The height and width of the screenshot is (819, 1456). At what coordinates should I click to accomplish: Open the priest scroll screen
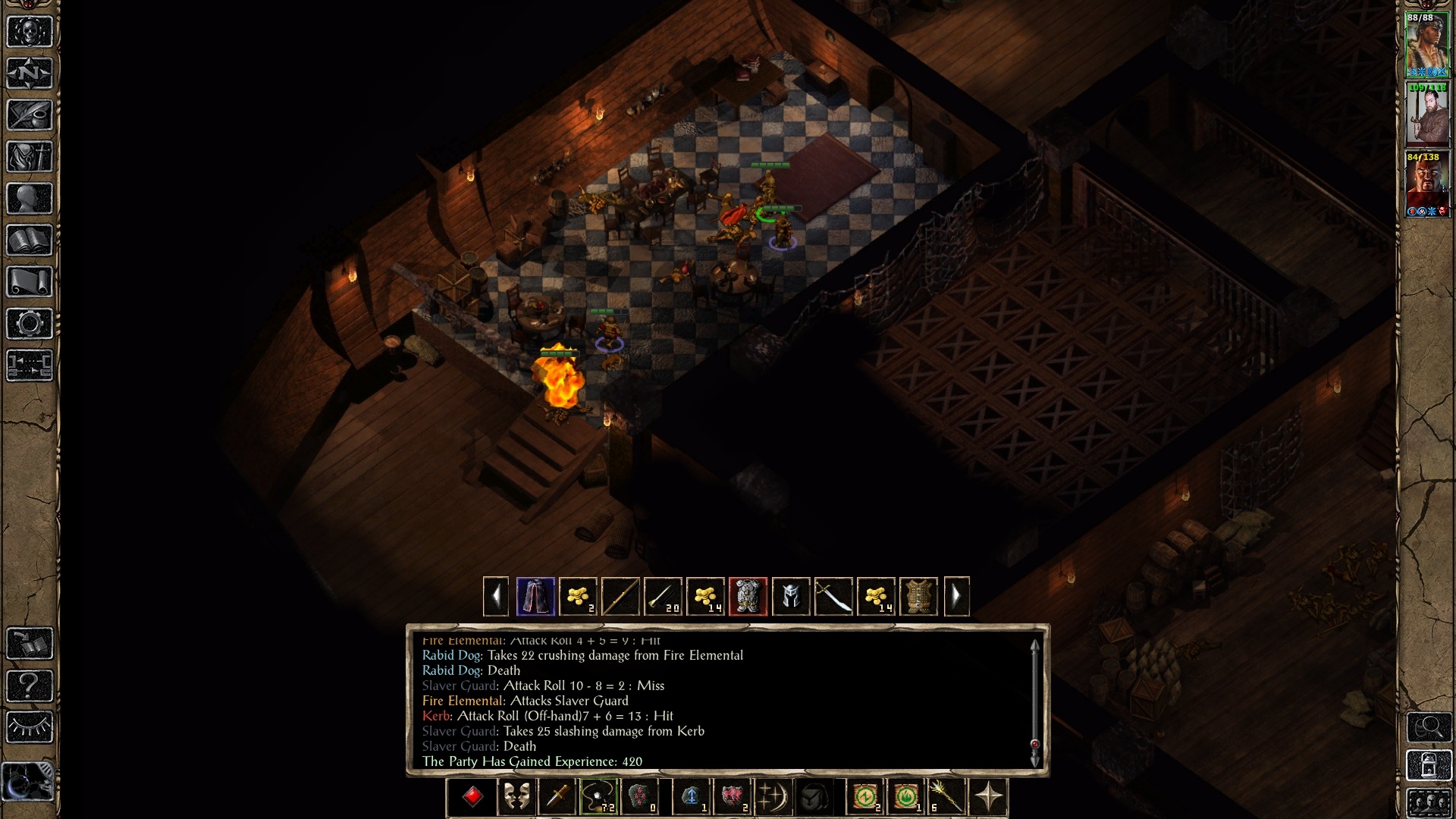click(x=30, y=282)
